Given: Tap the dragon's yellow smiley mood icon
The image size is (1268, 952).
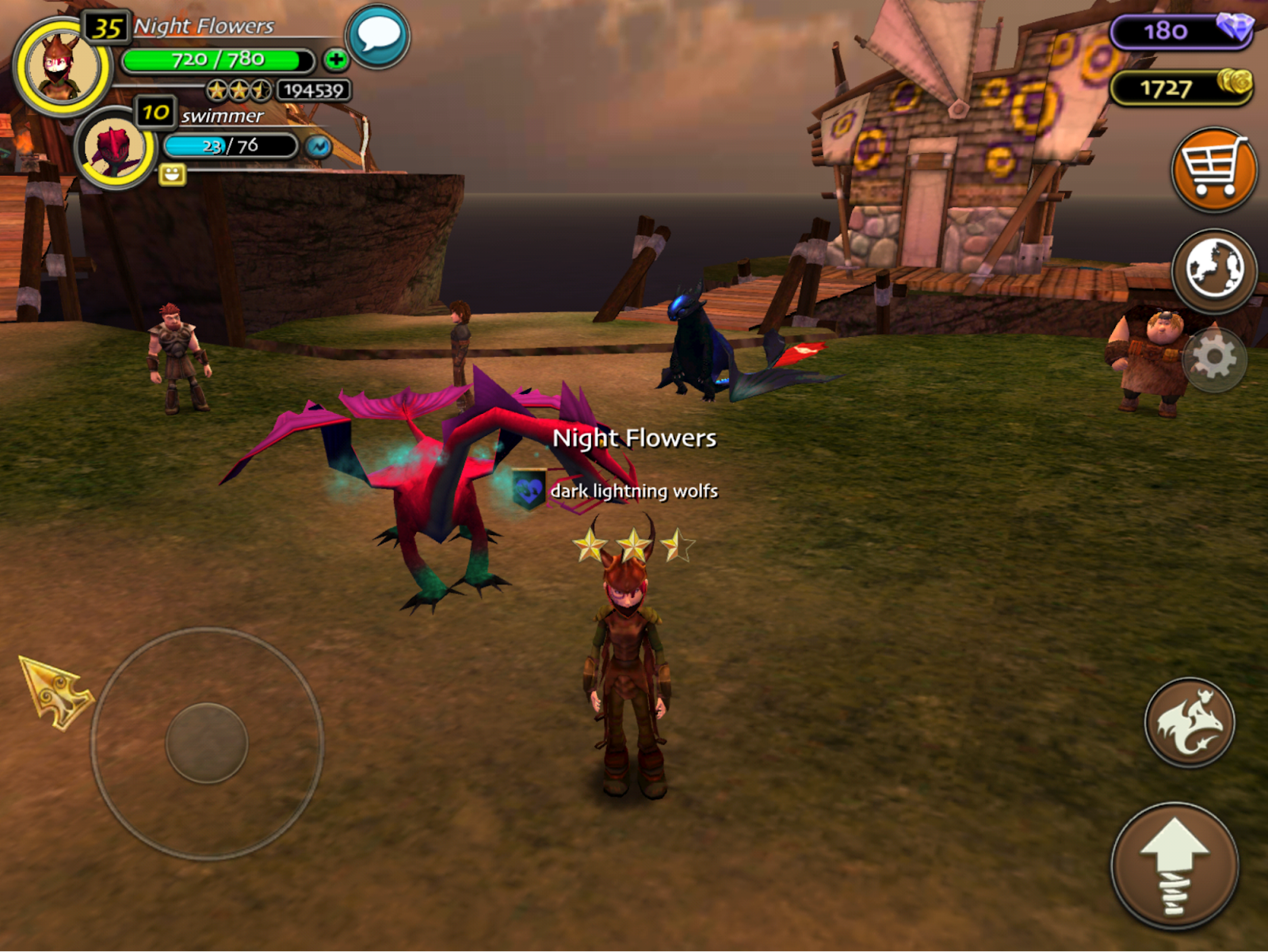Looking at the screenshot, I should tap(172, 174).
